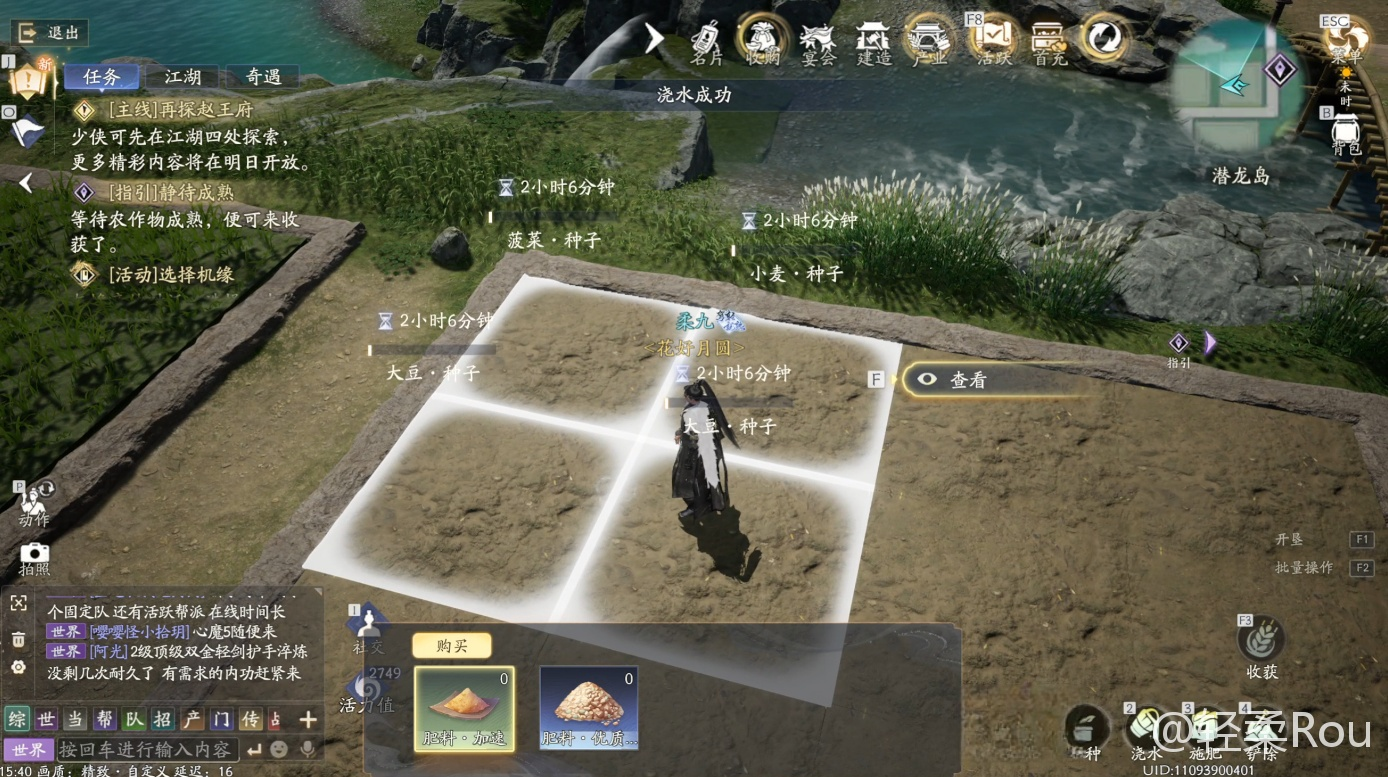Open the 产业 industry icon
Viewport: 1388px width, 777px height.
pos(930,40)
